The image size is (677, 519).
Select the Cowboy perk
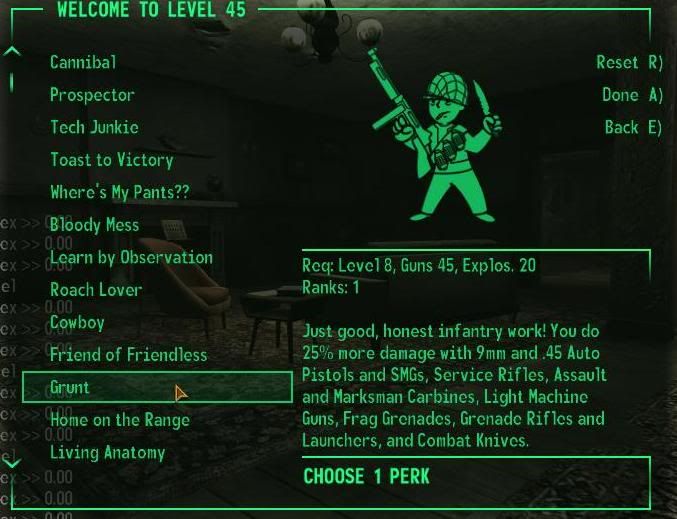coord(77,322)
